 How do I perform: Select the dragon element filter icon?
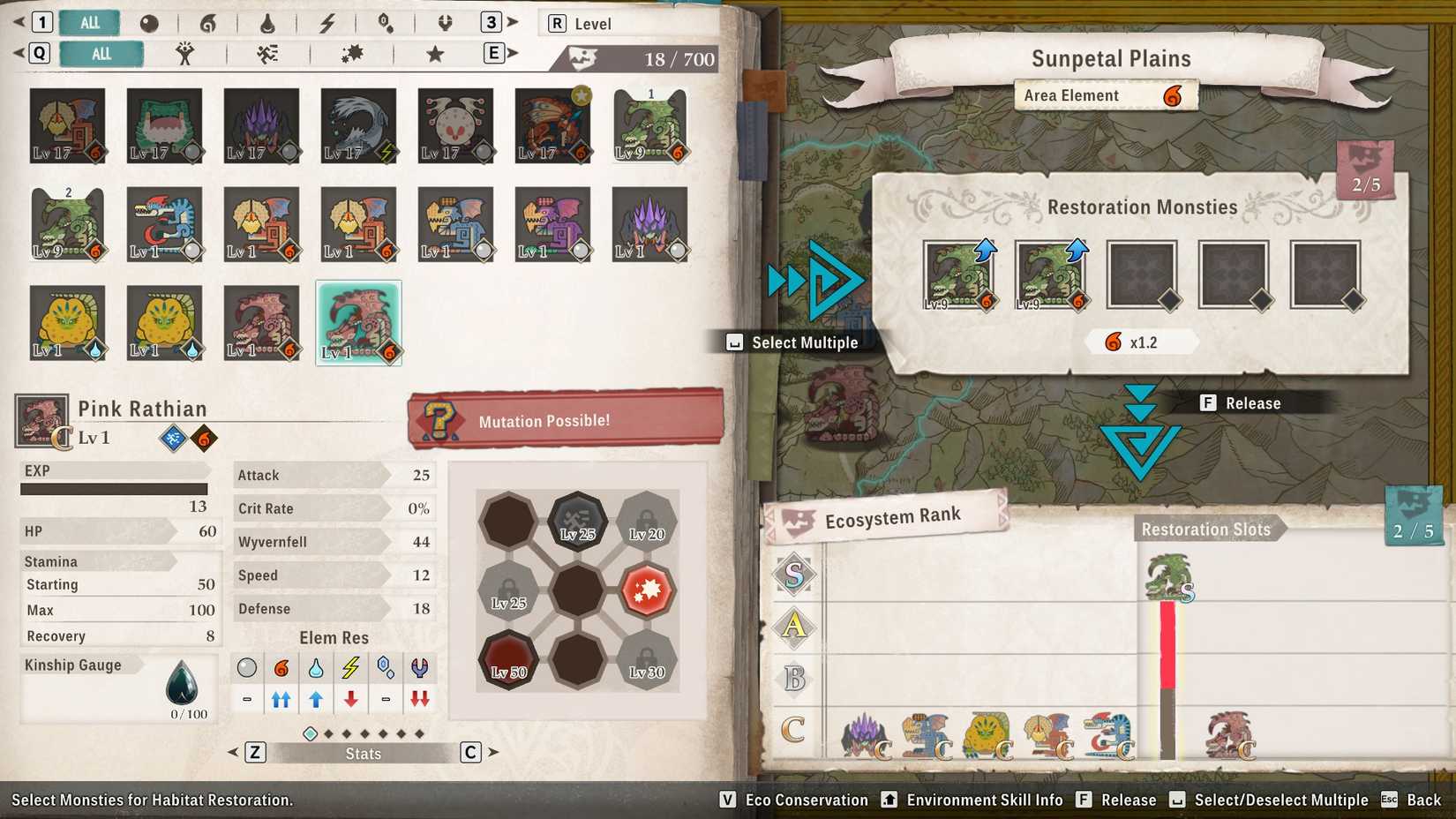coord(444,23)
